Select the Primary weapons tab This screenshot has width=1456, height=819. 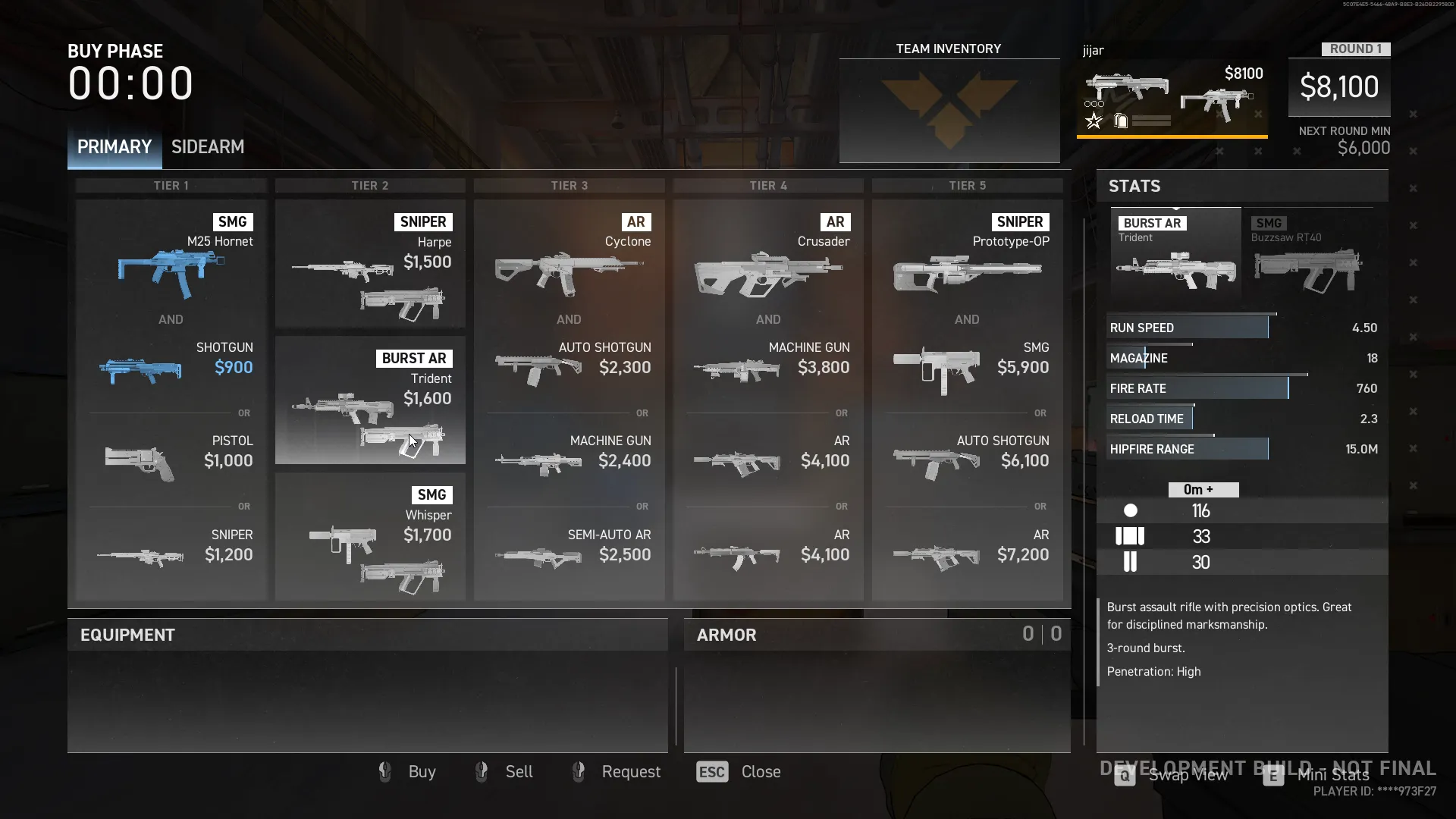(115, 147)
